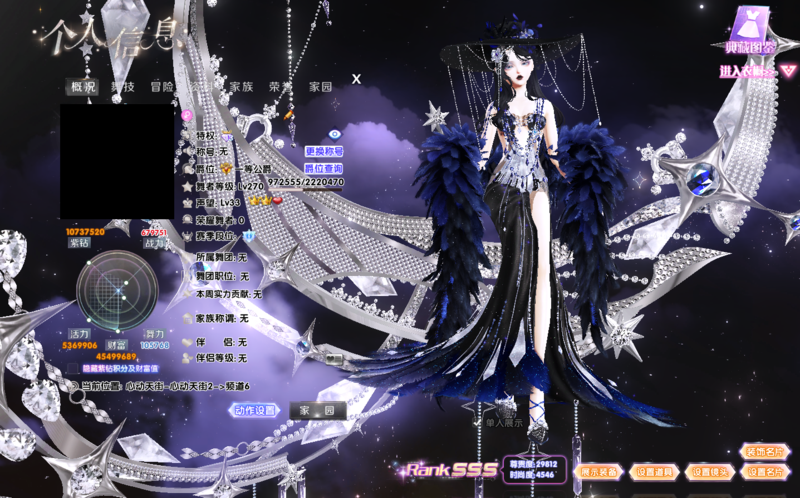Click the 展示装备 show equipment button
Image resolution: width=800 pixels, height=498 pixels.
point(600,471)
